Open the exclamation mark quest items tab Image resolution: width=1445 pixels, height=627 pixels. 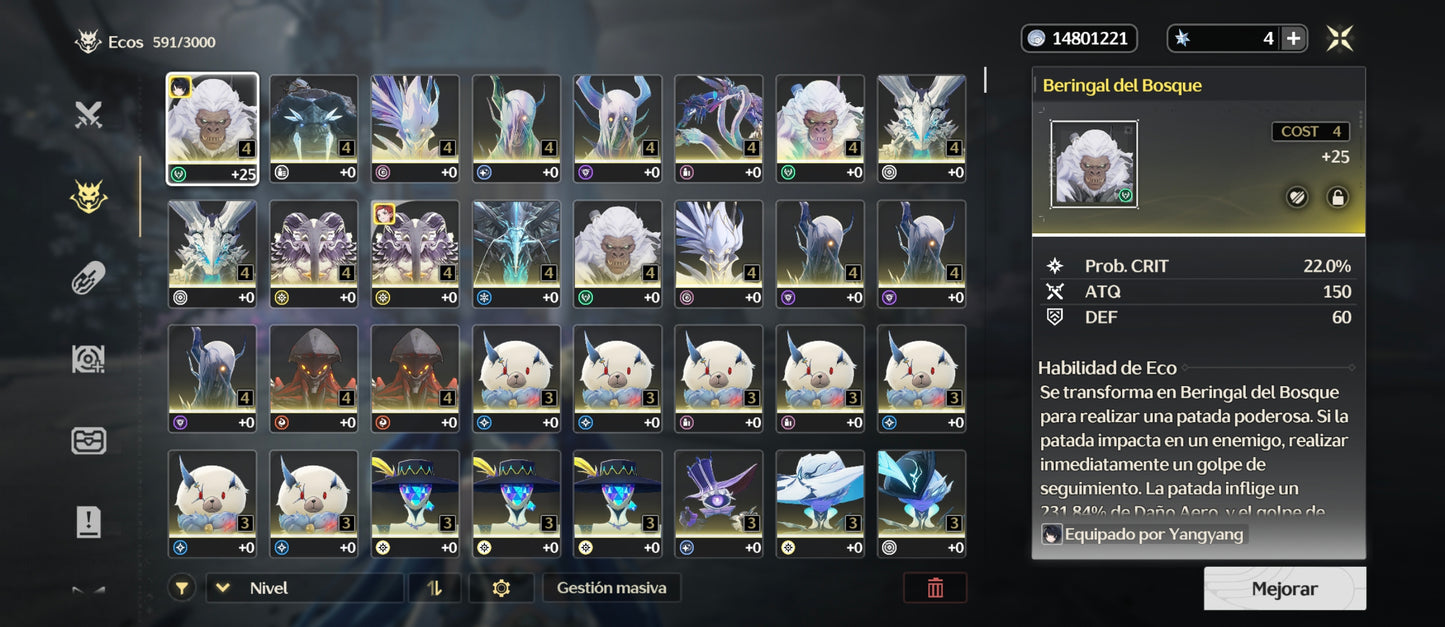pyautogui.click(x=89, y=521)
